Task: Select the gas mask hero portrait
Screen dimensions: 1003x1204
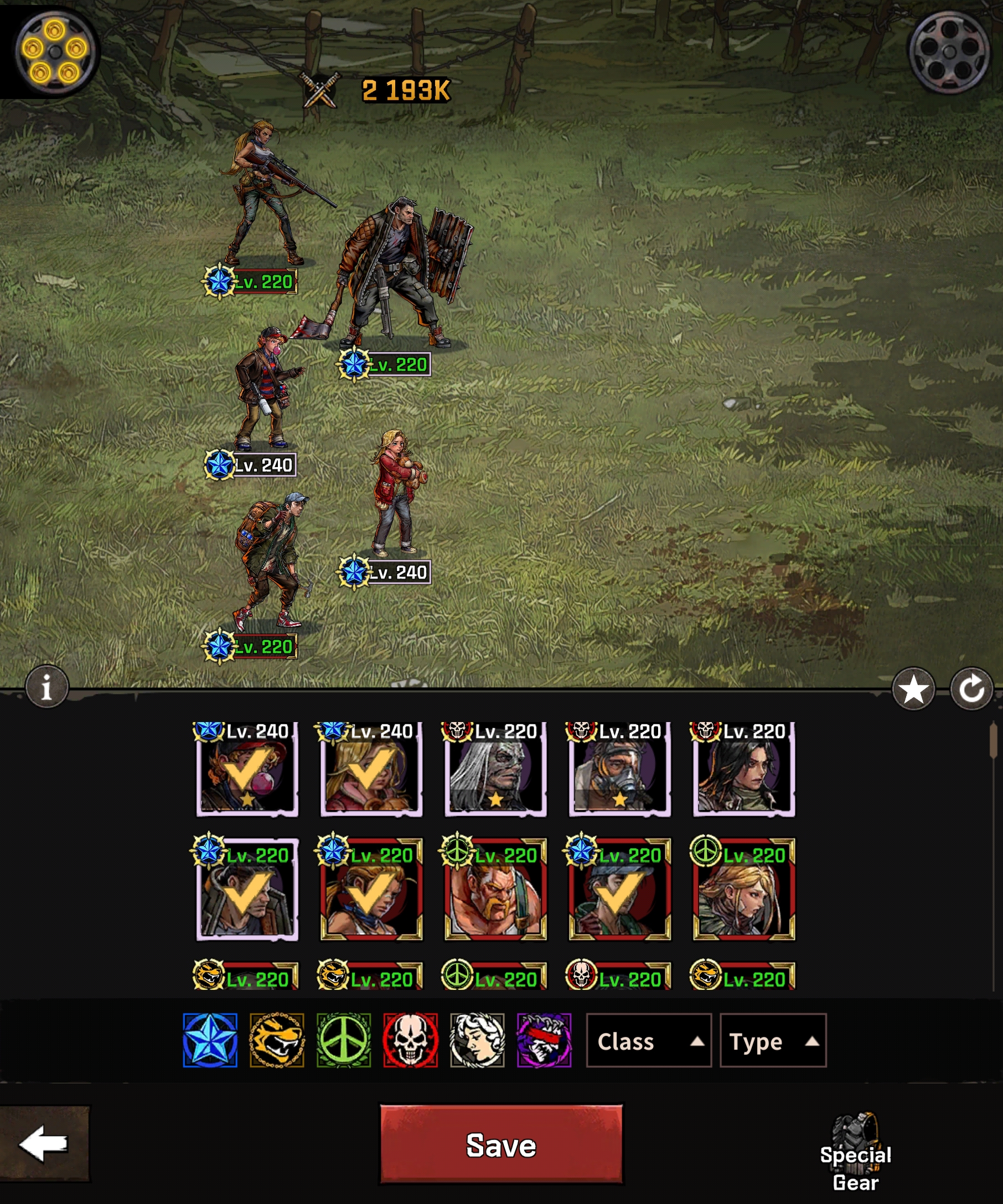Action: 619,771
